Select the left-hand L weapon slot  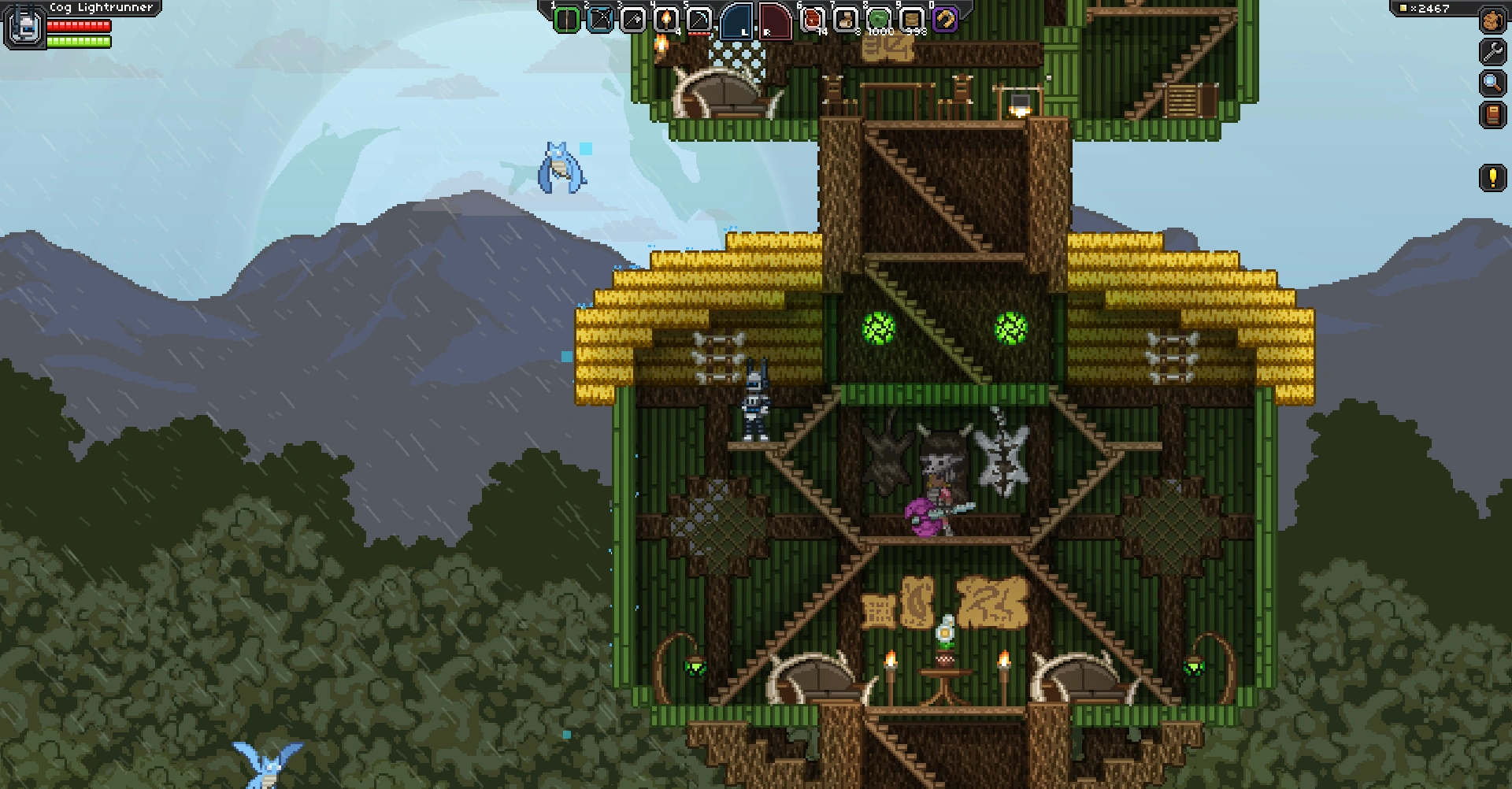[735, 20]
